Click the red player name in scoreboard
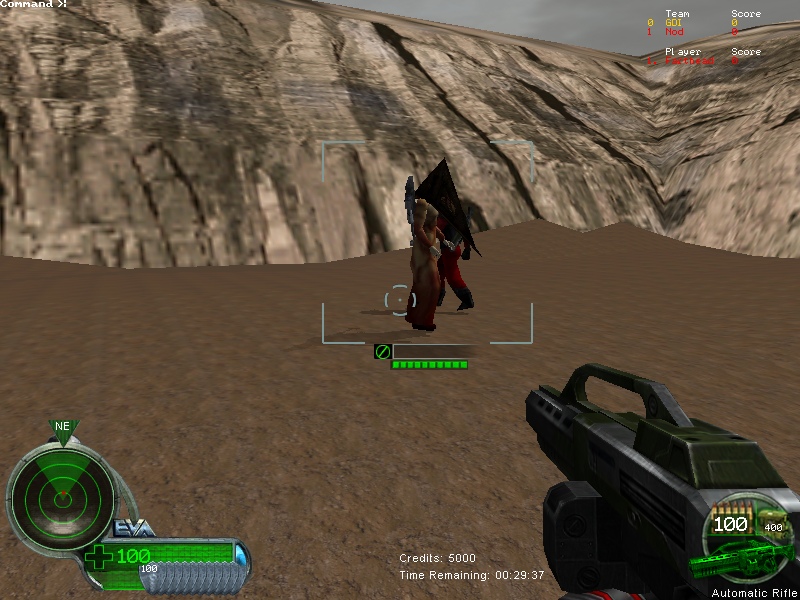Image resolution: width=800 pixels, height=600 pixels. point(690,61)
